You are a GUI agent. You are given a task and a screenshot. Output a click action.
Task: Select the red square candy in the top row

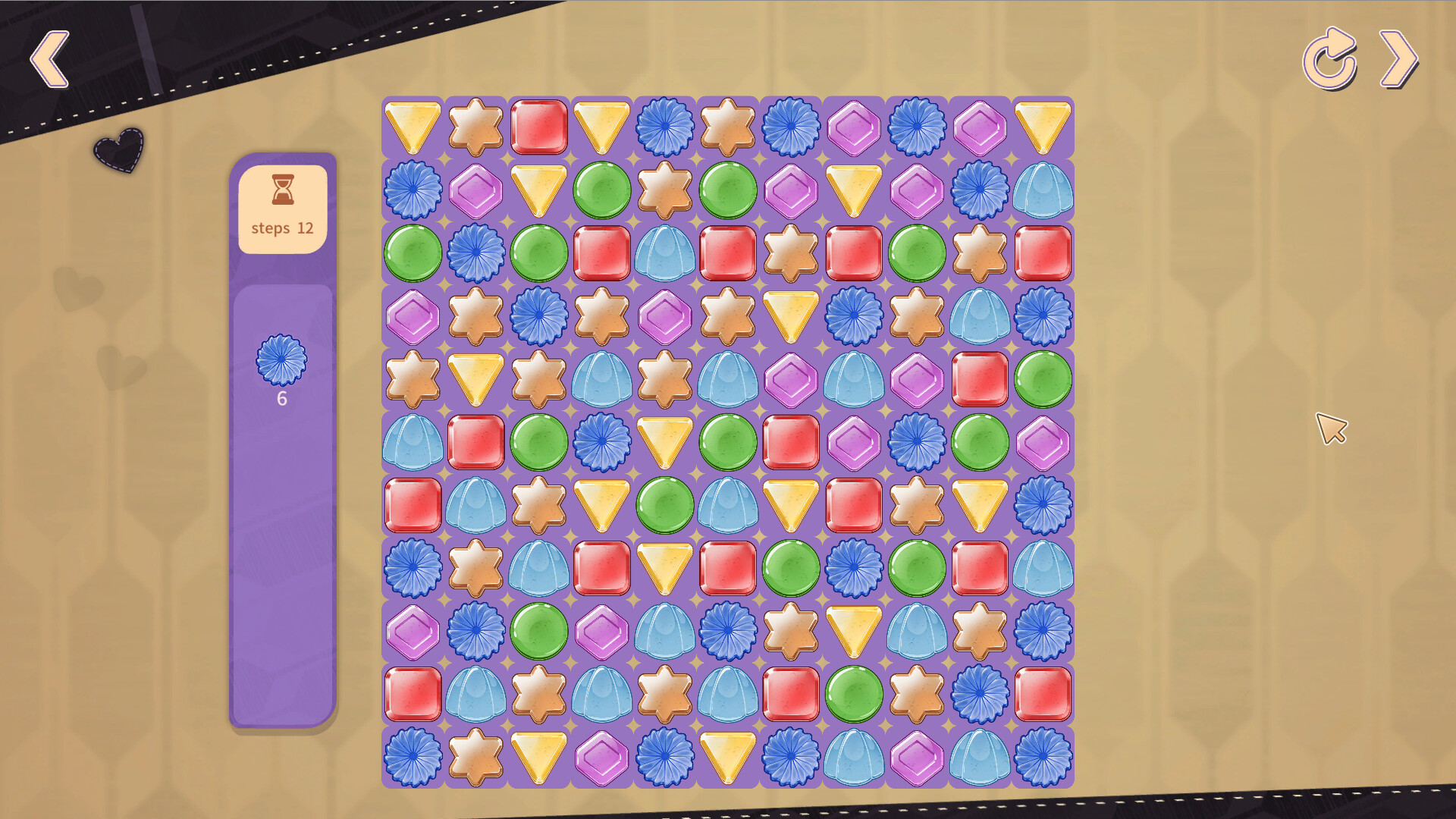click(539, 127)
